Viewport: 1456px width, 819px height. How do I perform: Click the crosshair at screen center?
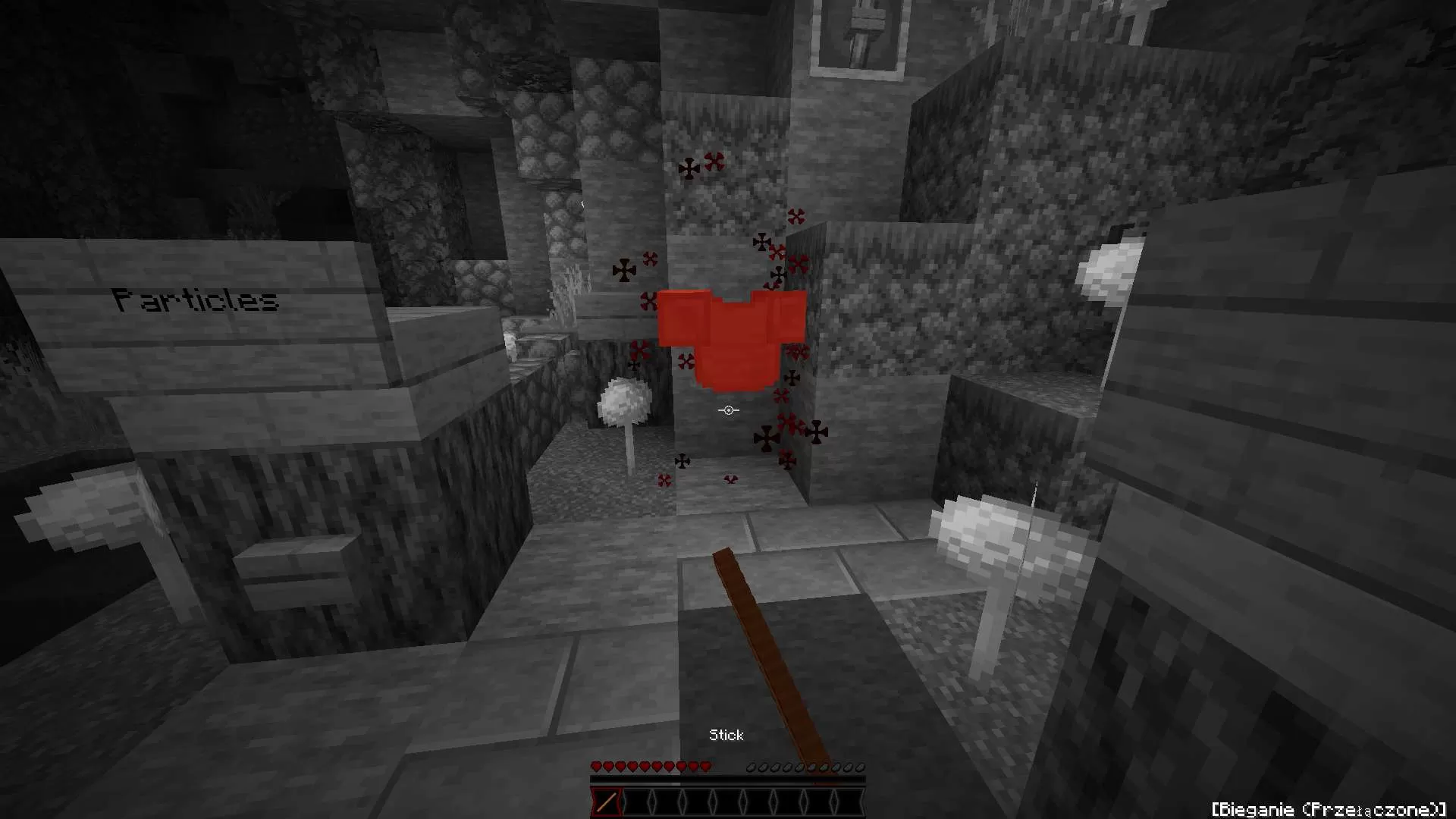click(x=728, y=409)
